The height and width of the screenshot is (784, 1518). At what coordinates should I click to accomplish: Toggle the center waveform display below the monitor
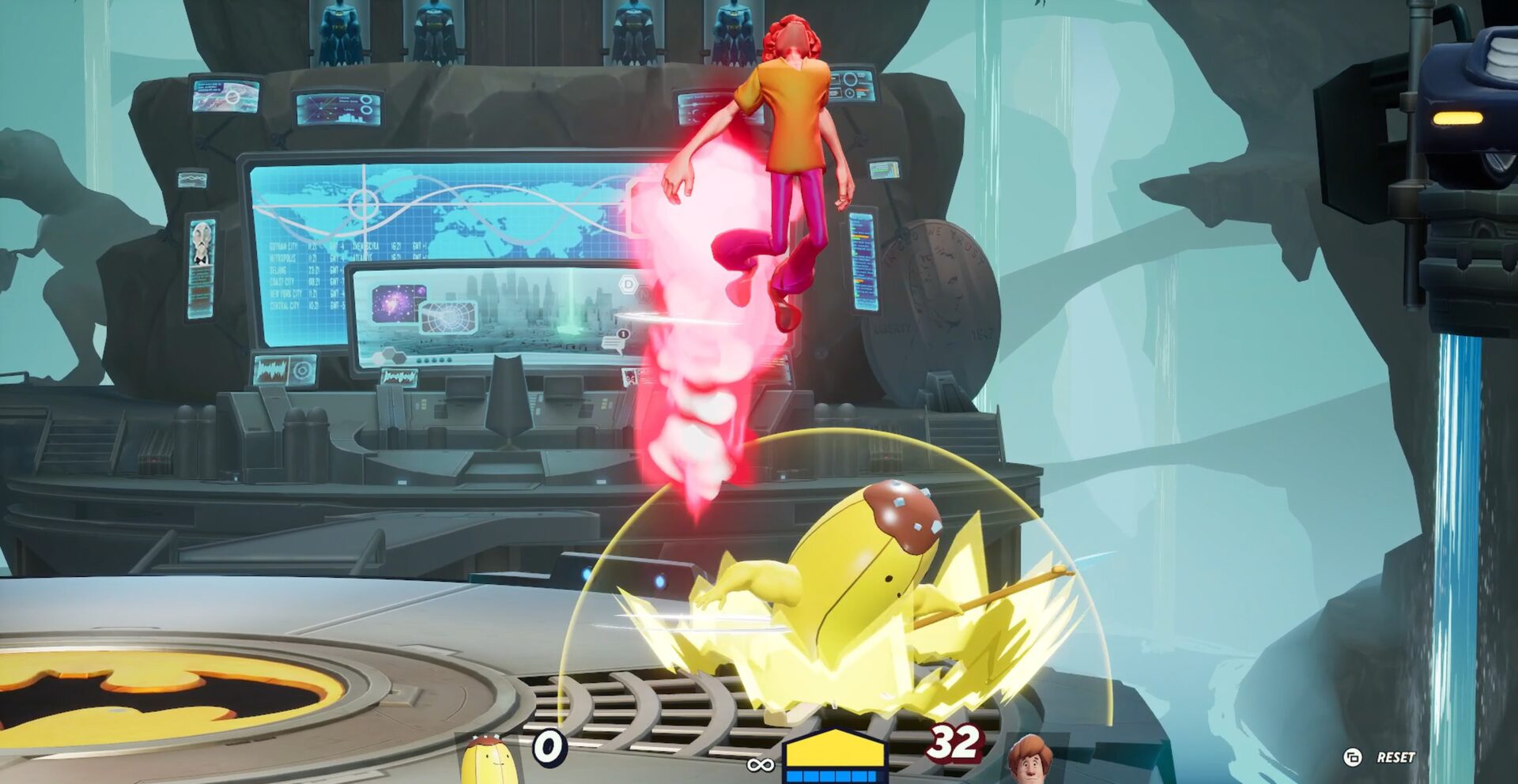(400, 378)
